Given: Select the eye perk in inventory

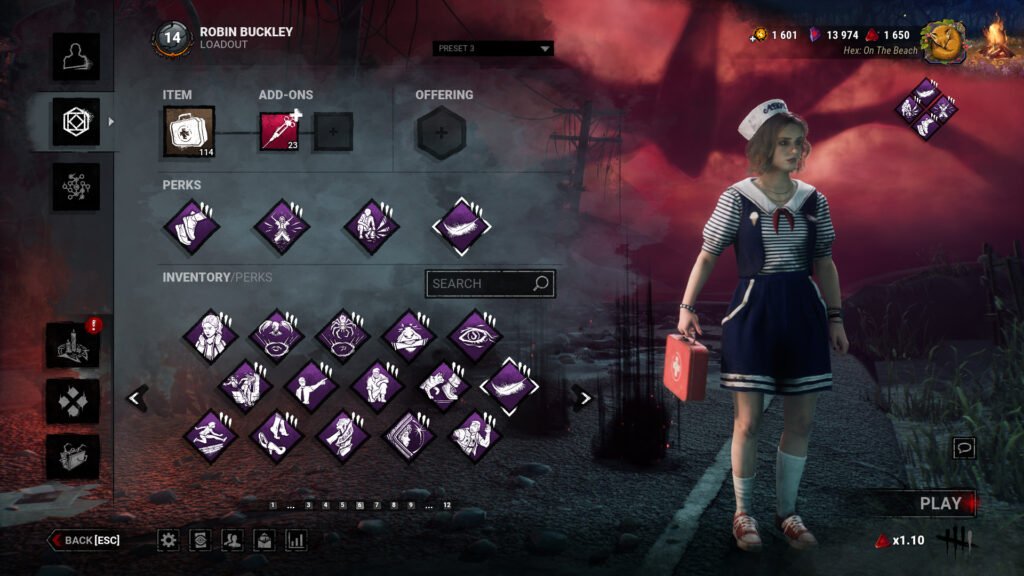Looking at the screenshot, I should [475, 335].
